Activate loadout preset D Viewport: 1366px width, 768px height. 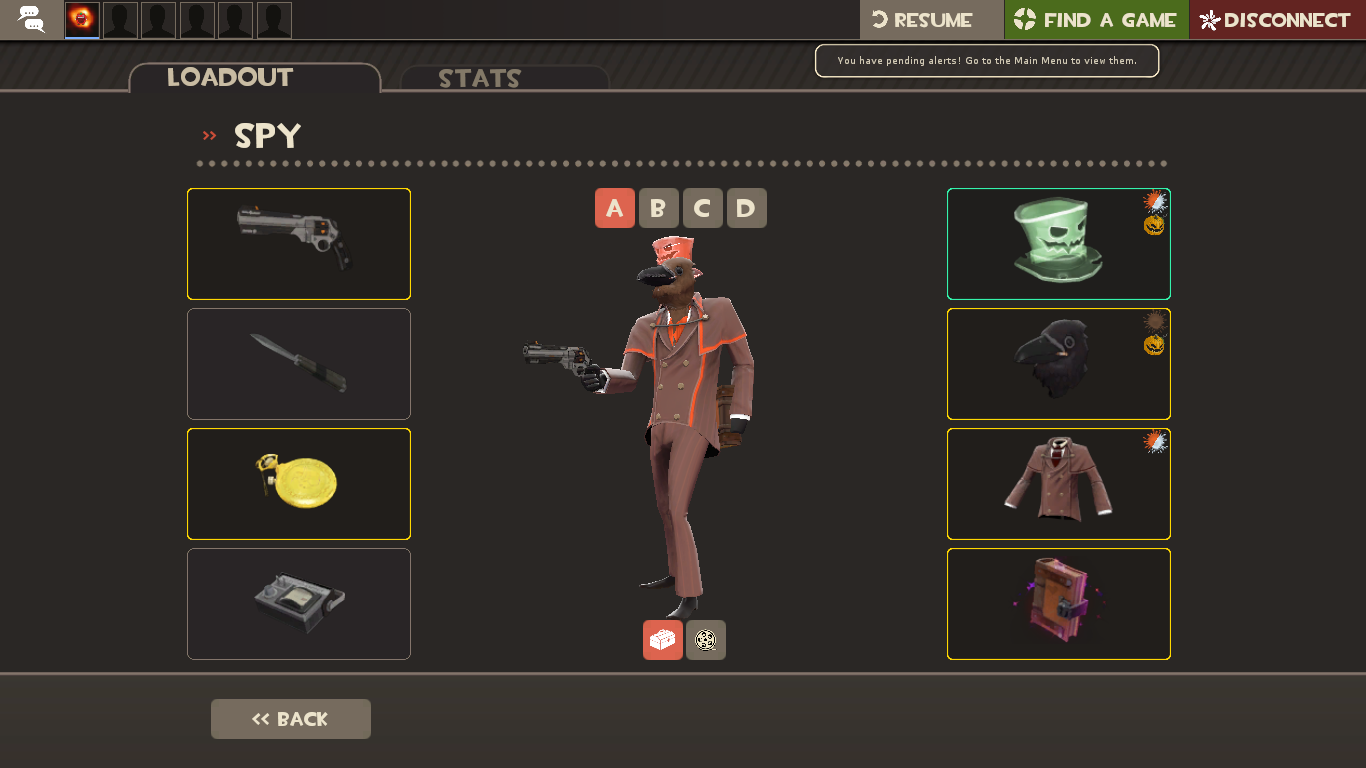(x=747, y=208)
